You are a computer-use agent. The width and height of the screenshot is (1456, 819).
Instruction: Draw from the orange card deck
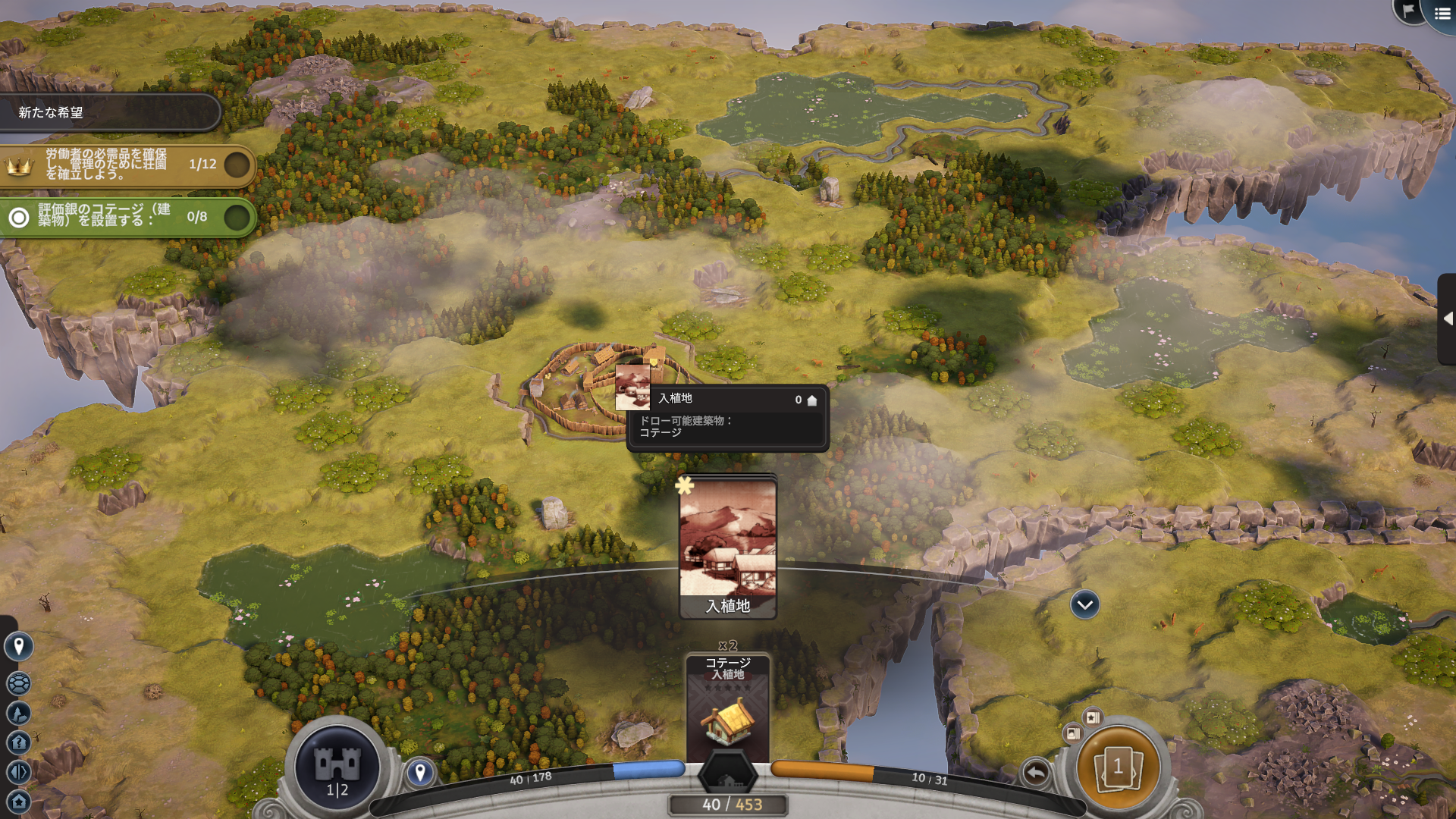pos(1118,767)
